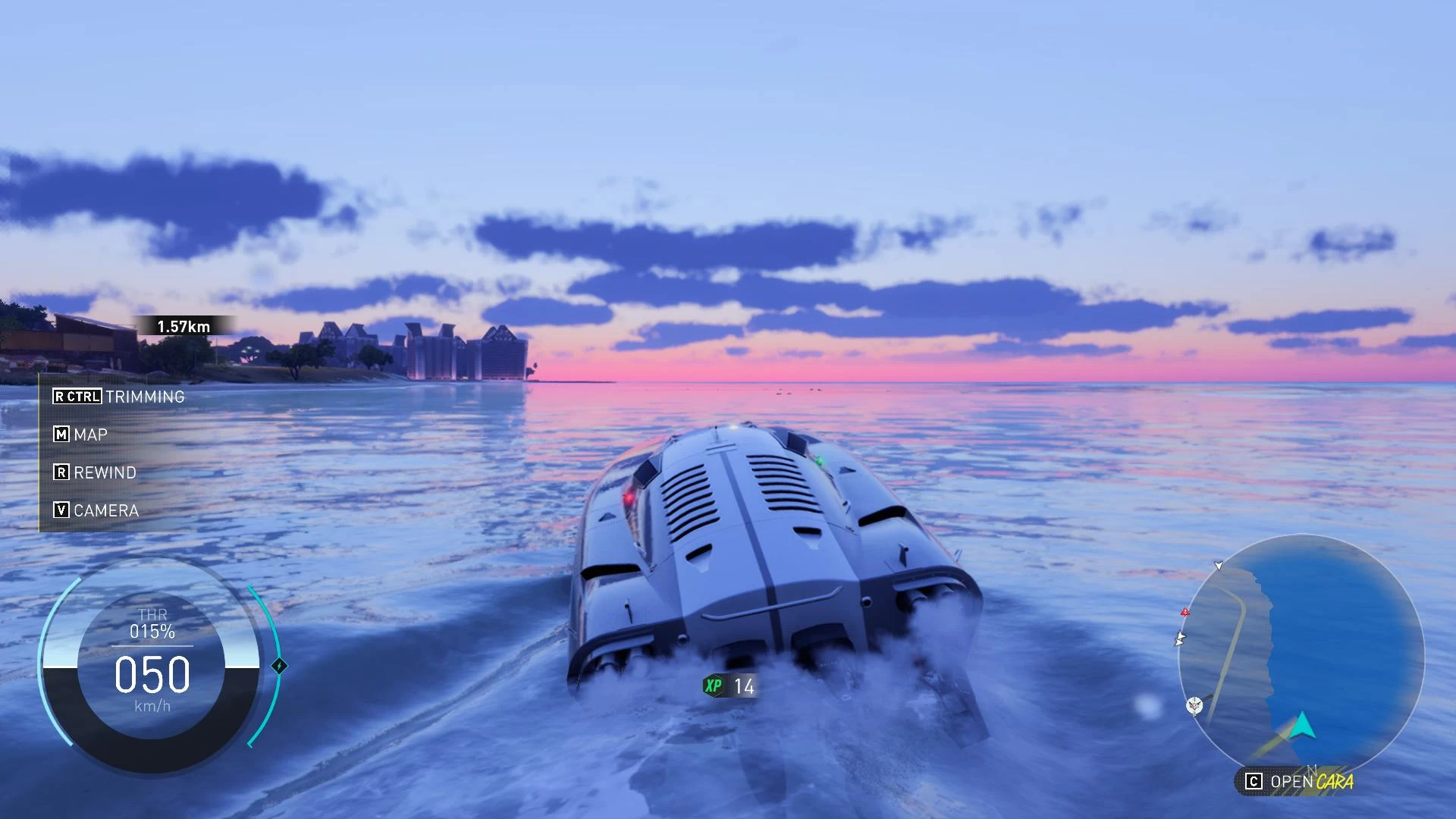1456x819 pixels.
Task: Choose Rewind in the shortcut list
Action: coord(95,472)
